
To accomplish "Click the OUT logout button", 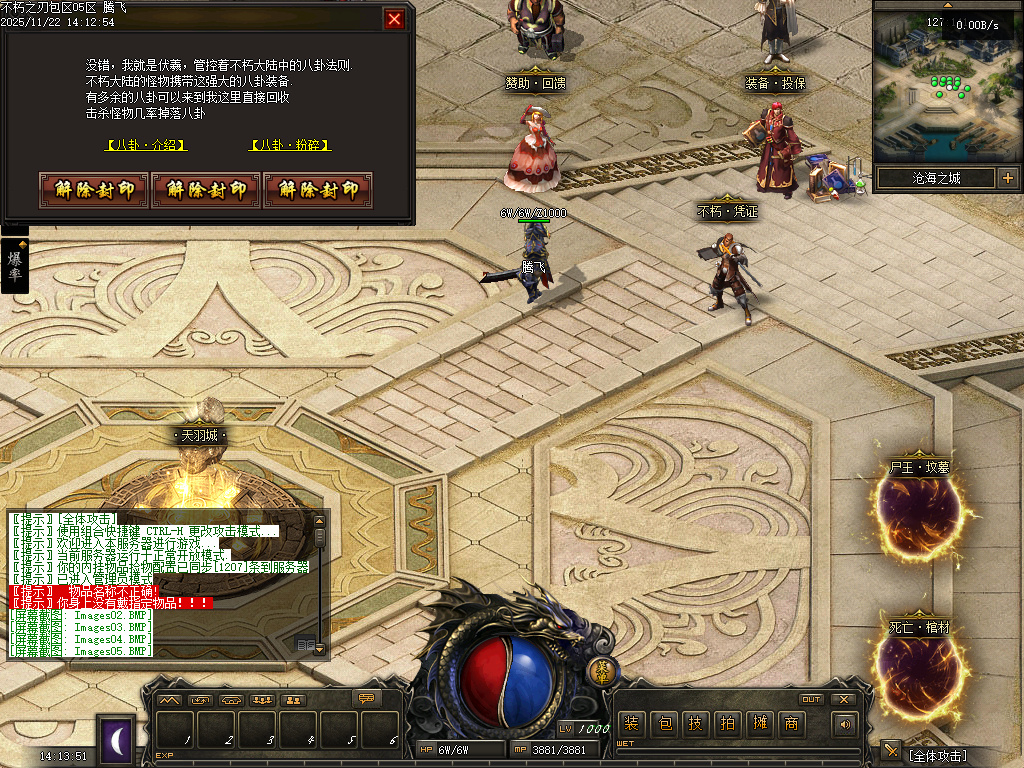I will pos(811,699).
